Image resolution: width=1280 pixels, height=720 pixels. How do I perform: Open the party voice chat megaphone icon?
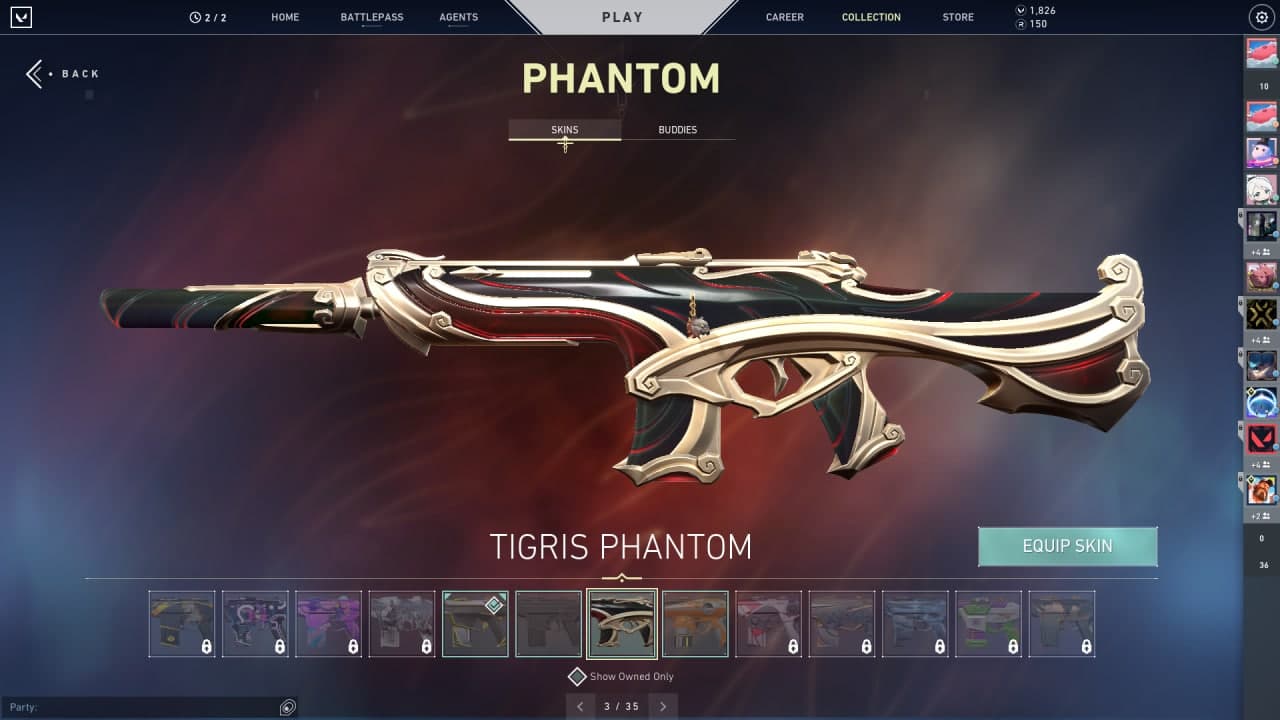(288, 707)
